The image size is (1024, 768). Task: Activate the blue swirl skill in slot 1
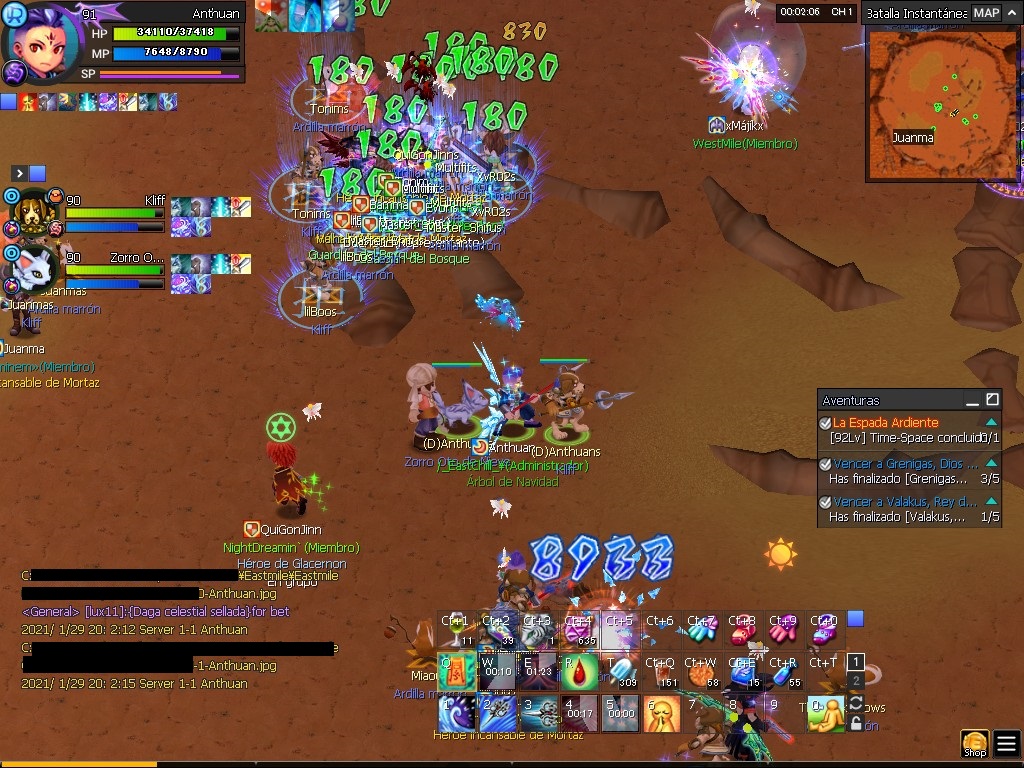(x=457, y=714)
